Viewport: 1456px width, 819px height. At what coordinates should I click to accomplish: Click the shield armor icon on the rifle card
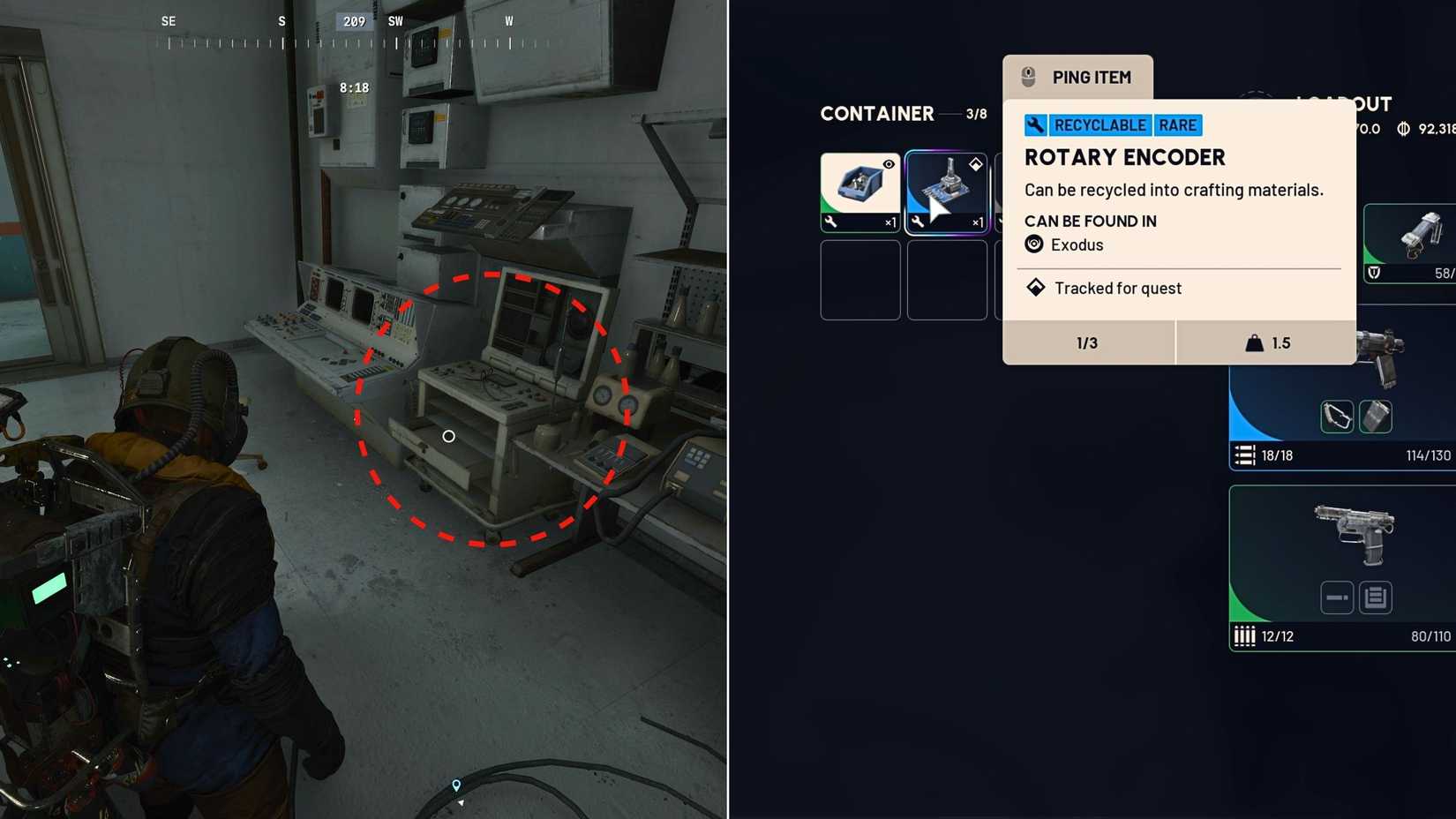coord(1373,274)
